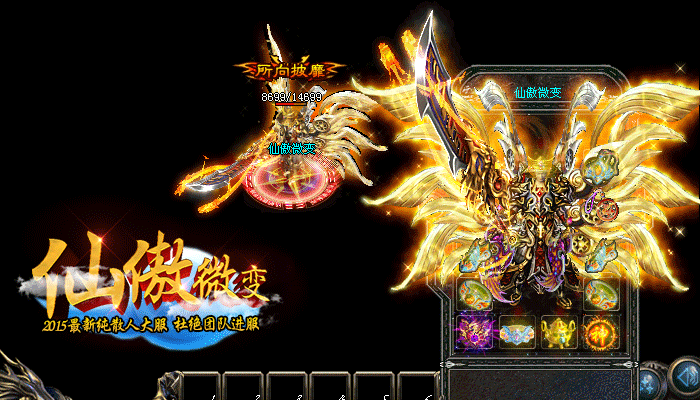700x400 pixels.
Task: Select the golden cauldron equipment slot
Action: [x=559, y=331]
